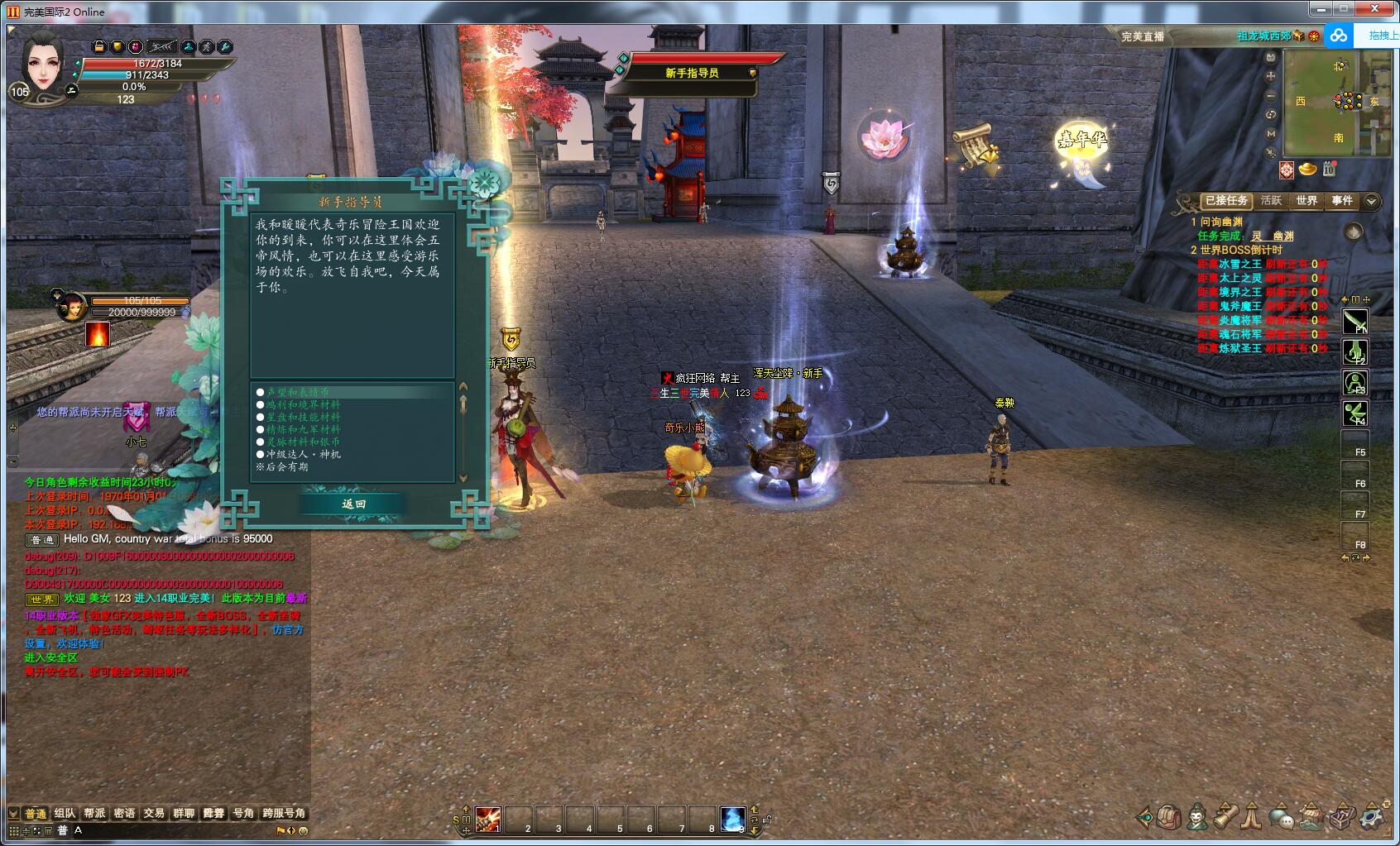Use the blue flame skill in slot 9
The width and height of the screenshot is (1400, 846).
[732, 819]
